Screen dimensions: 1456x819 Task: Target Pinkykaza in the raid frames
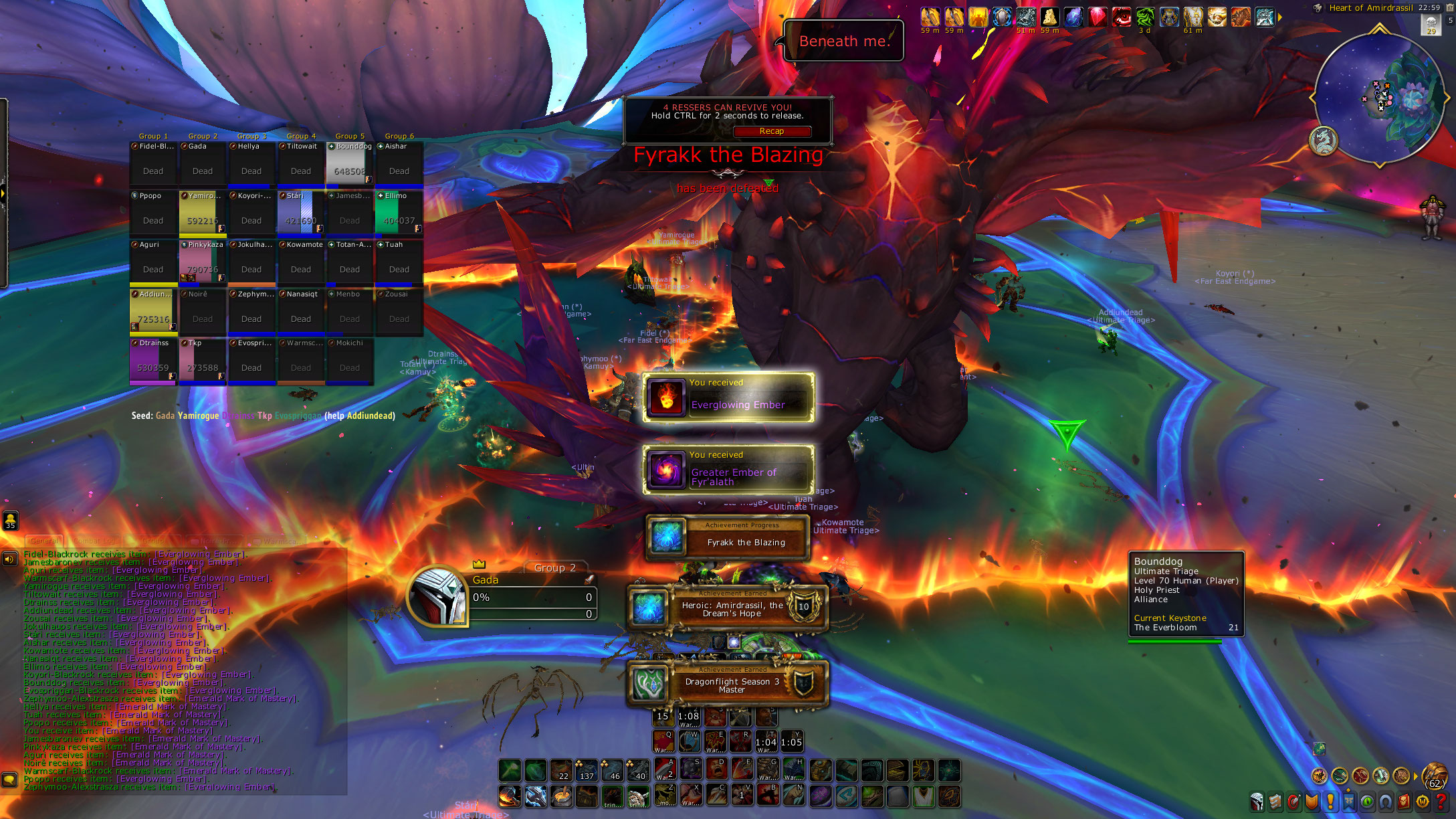203,262
